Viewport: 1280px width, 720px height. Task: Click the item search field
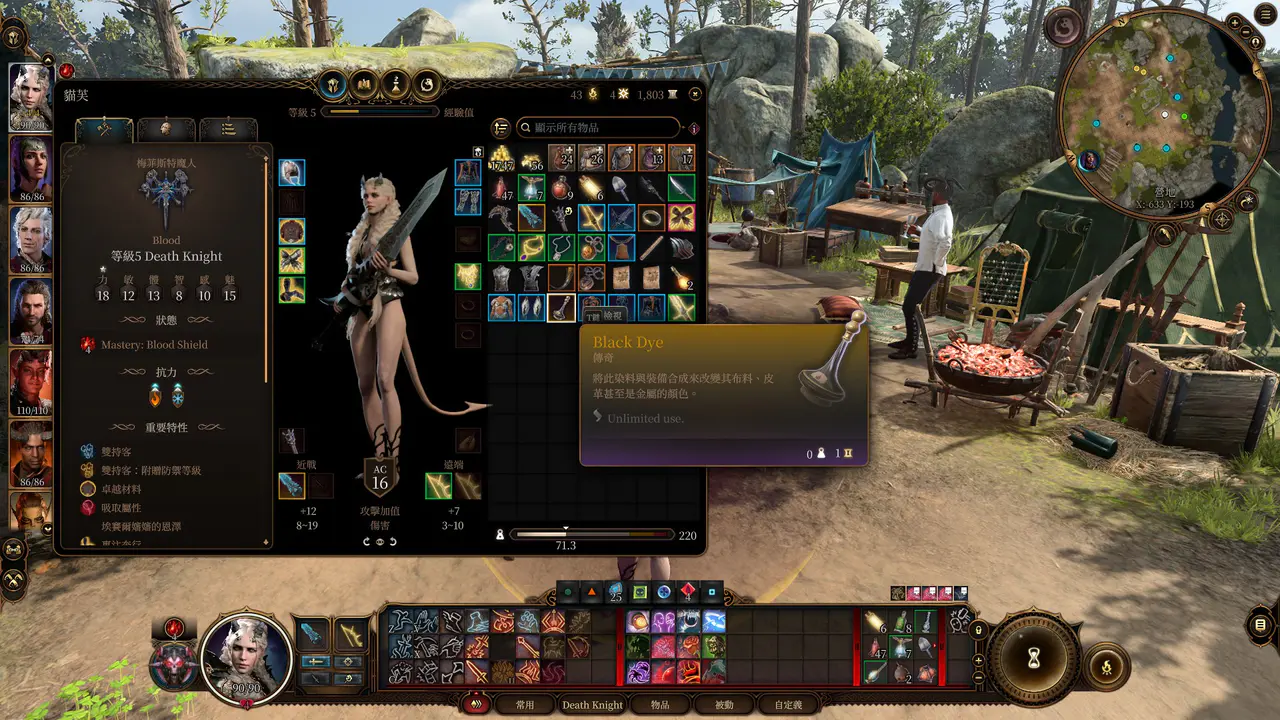598,128
